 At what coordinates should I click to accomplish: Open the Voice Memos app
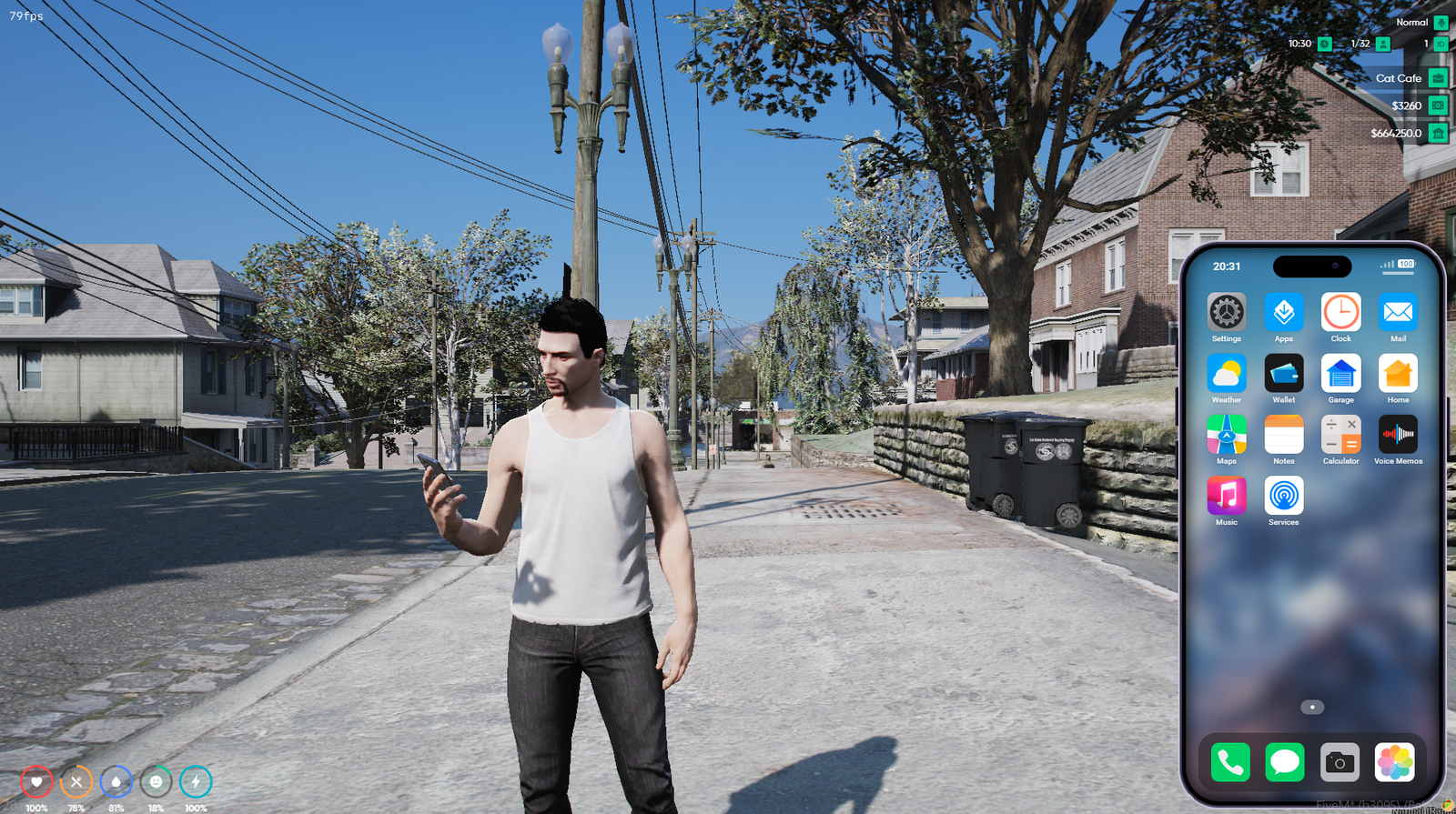tap(1398, 435)
